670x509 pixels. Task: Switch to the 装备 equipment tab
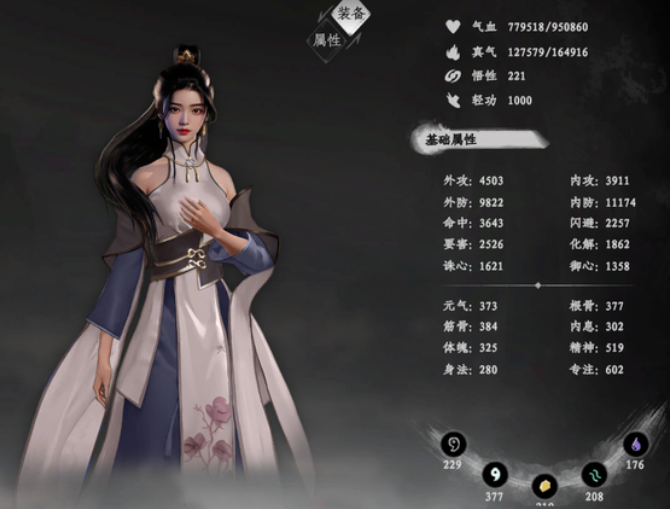351,14
